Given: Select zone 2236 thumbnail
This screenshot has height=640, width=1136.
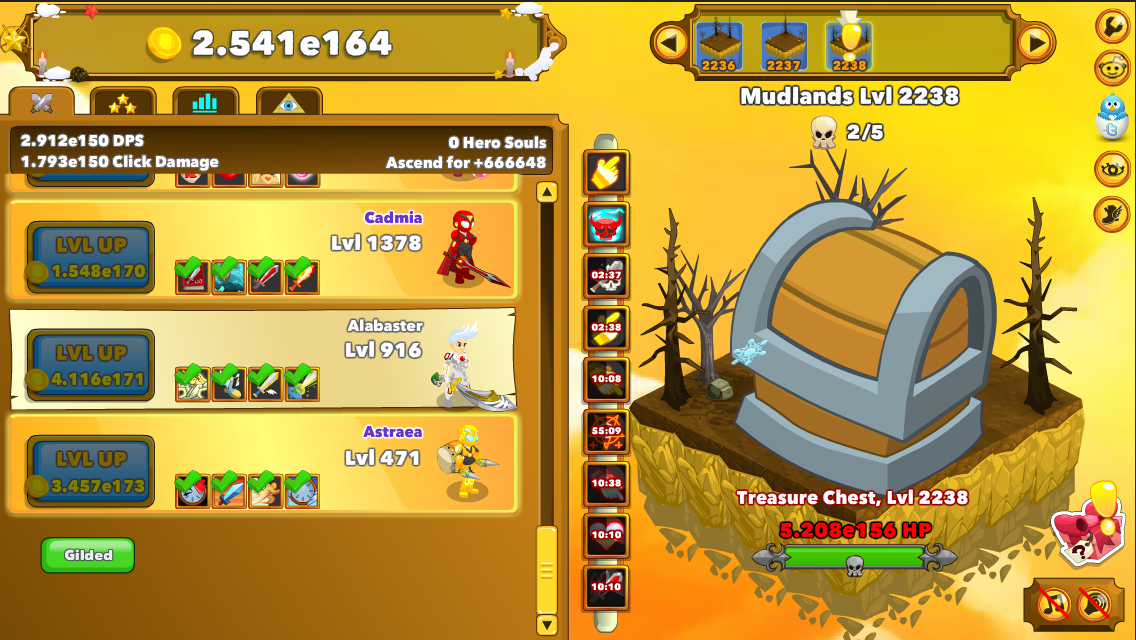Looking at the screenshot, I should pyautogui.click(x=718, y=46).
